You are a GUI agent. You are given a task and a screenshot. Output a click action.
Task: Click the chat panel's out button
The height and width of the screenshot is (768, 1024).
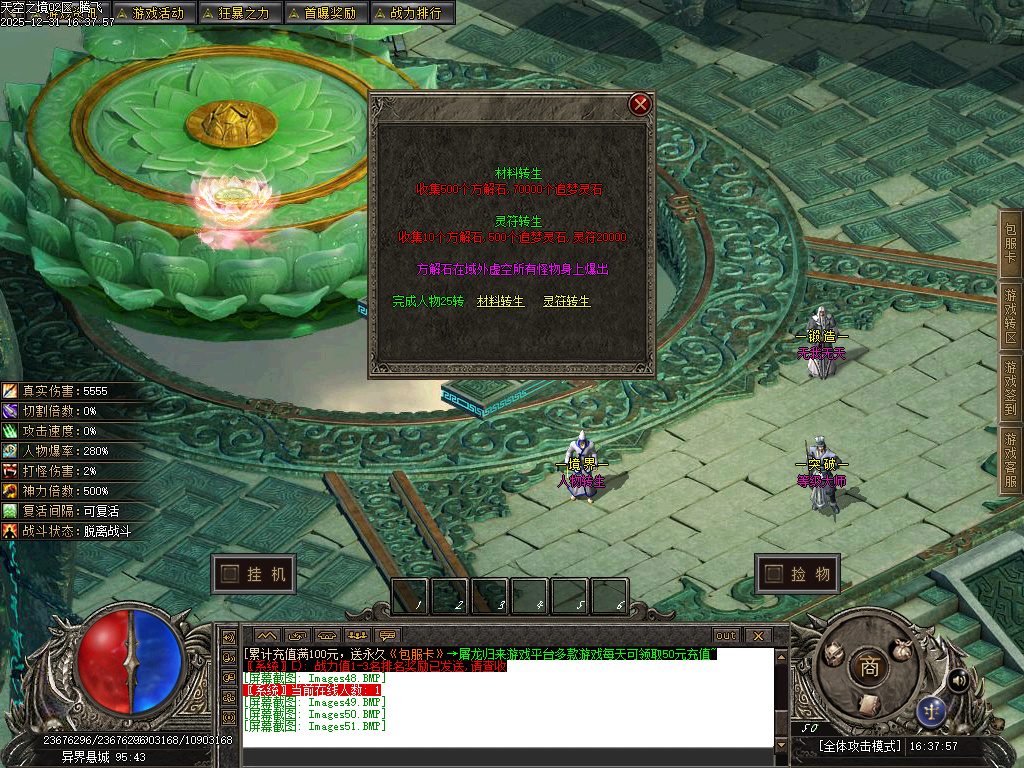point(725,635)
